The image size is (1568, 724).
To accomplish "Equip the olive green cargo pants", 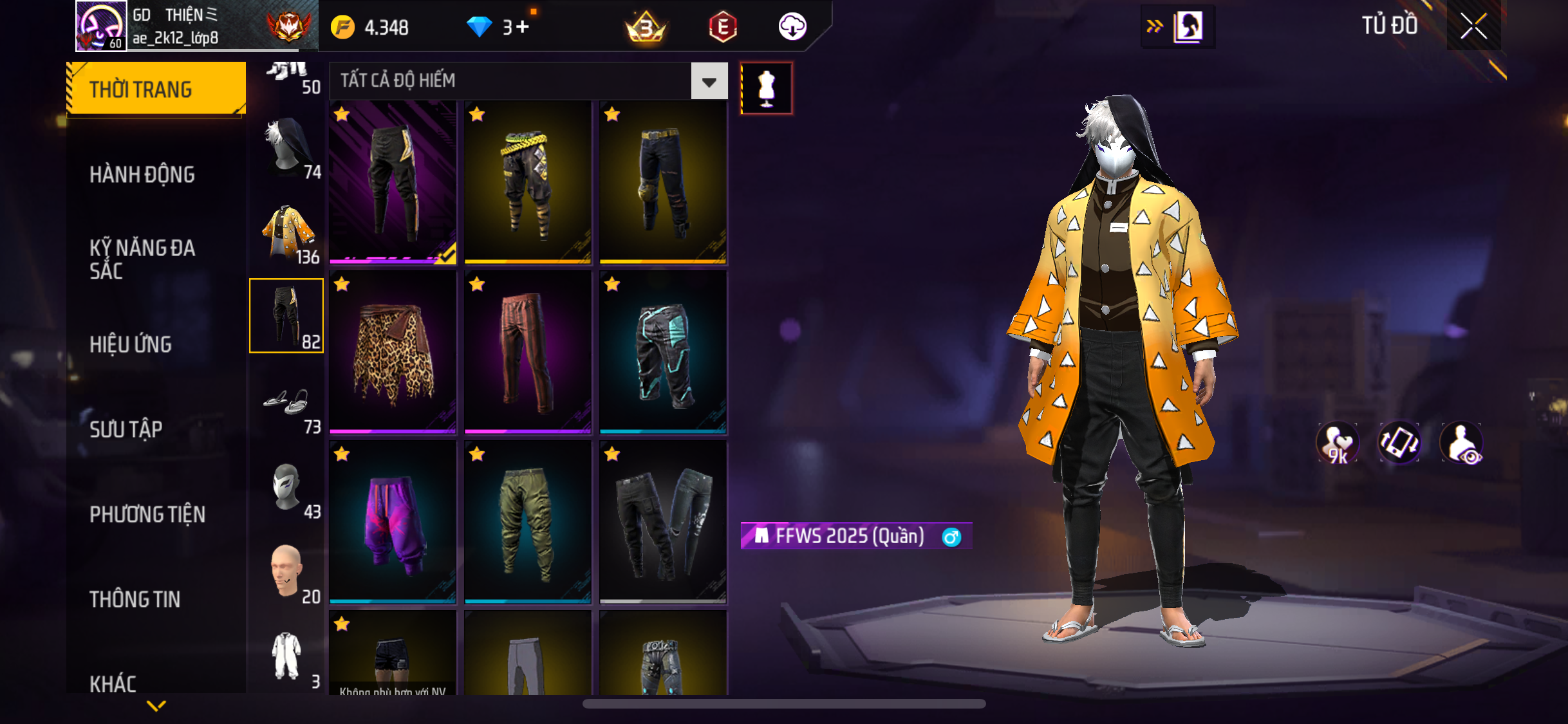I will [x=528, y=522].
